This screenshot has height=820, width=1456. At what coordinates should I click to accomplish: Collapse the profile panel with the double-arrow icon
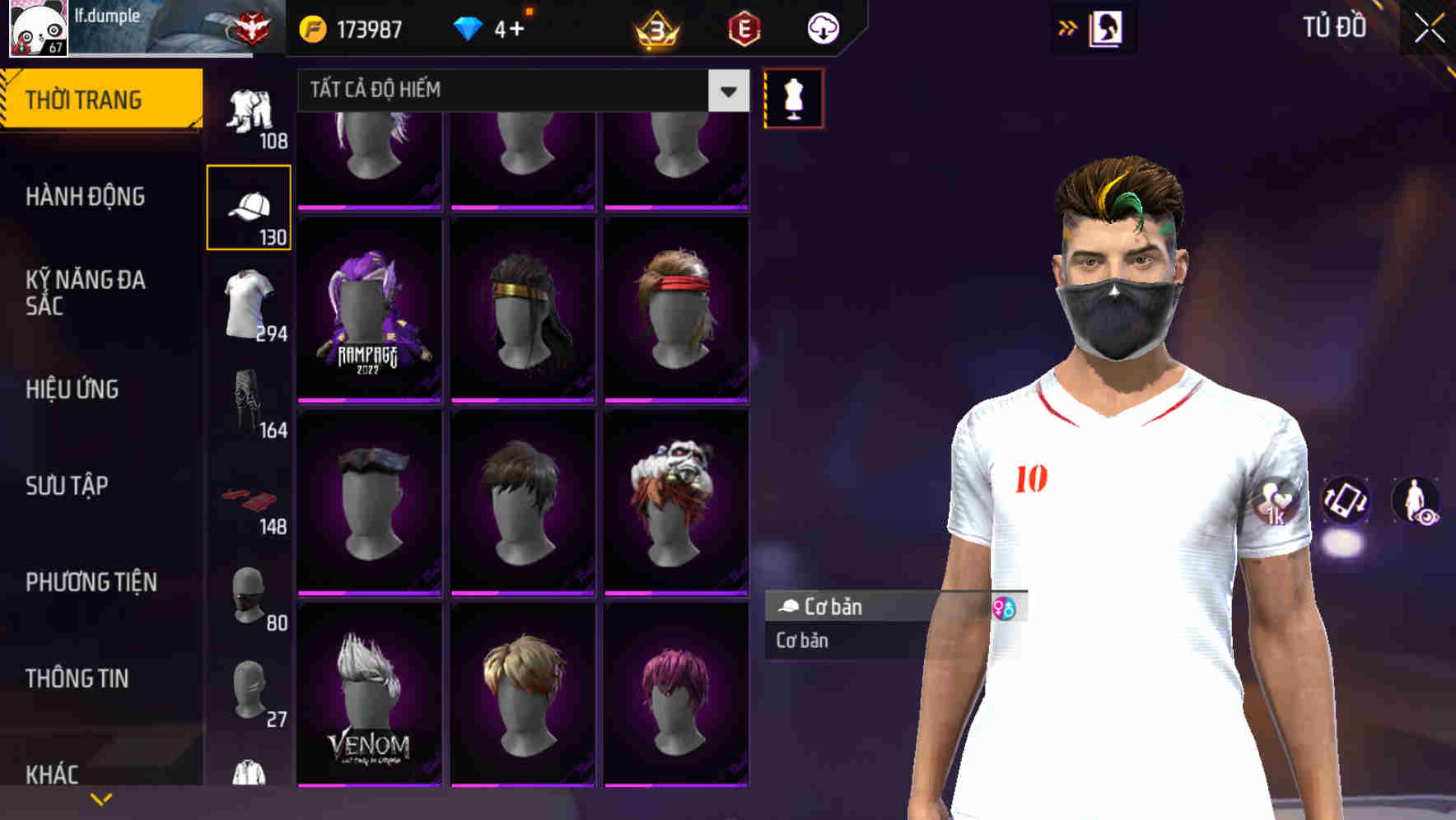tap(1067, 26)
